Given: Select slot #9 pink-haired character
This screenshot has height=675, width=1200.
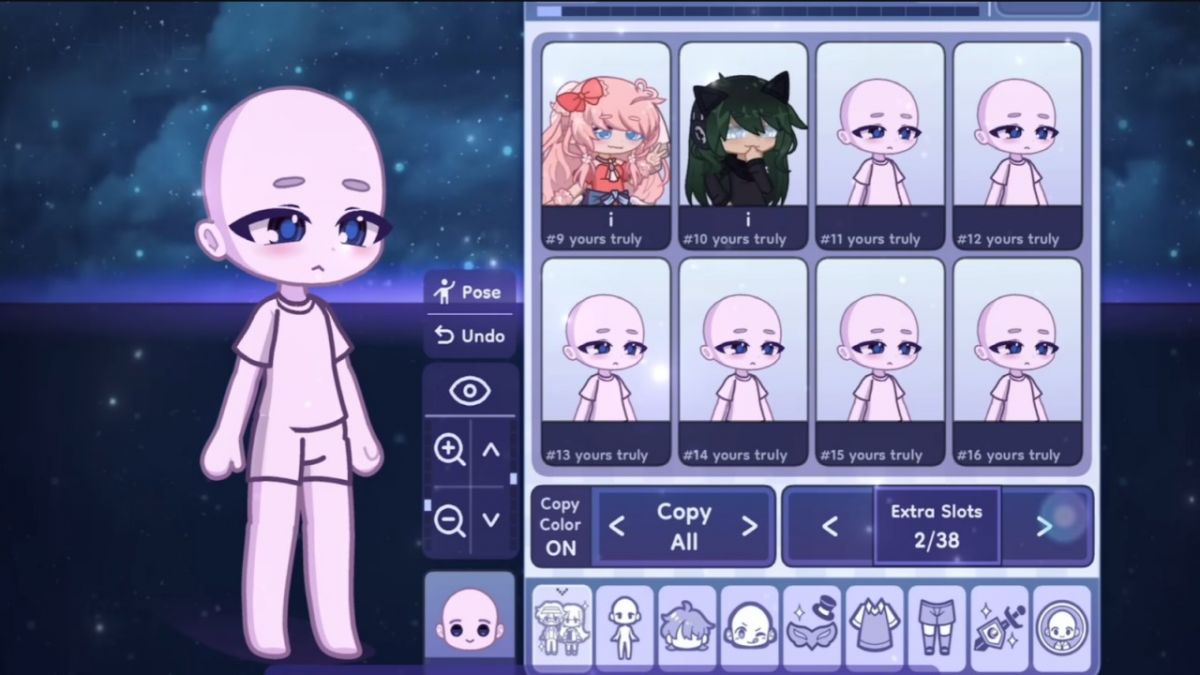Looking at the screenshot, I should pos(606,145).
